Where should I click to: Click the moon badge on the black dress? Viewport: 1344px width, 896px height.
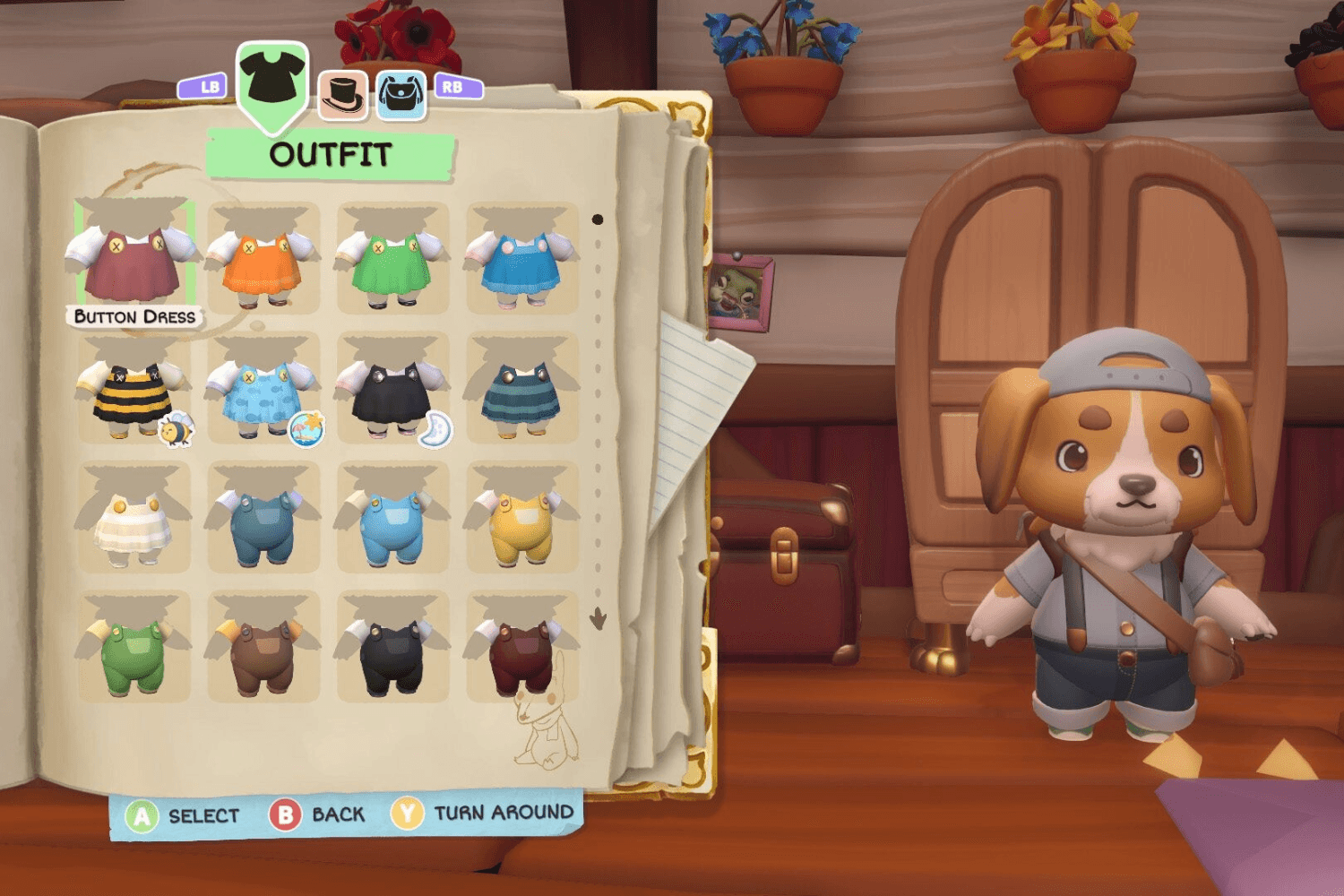435,431
